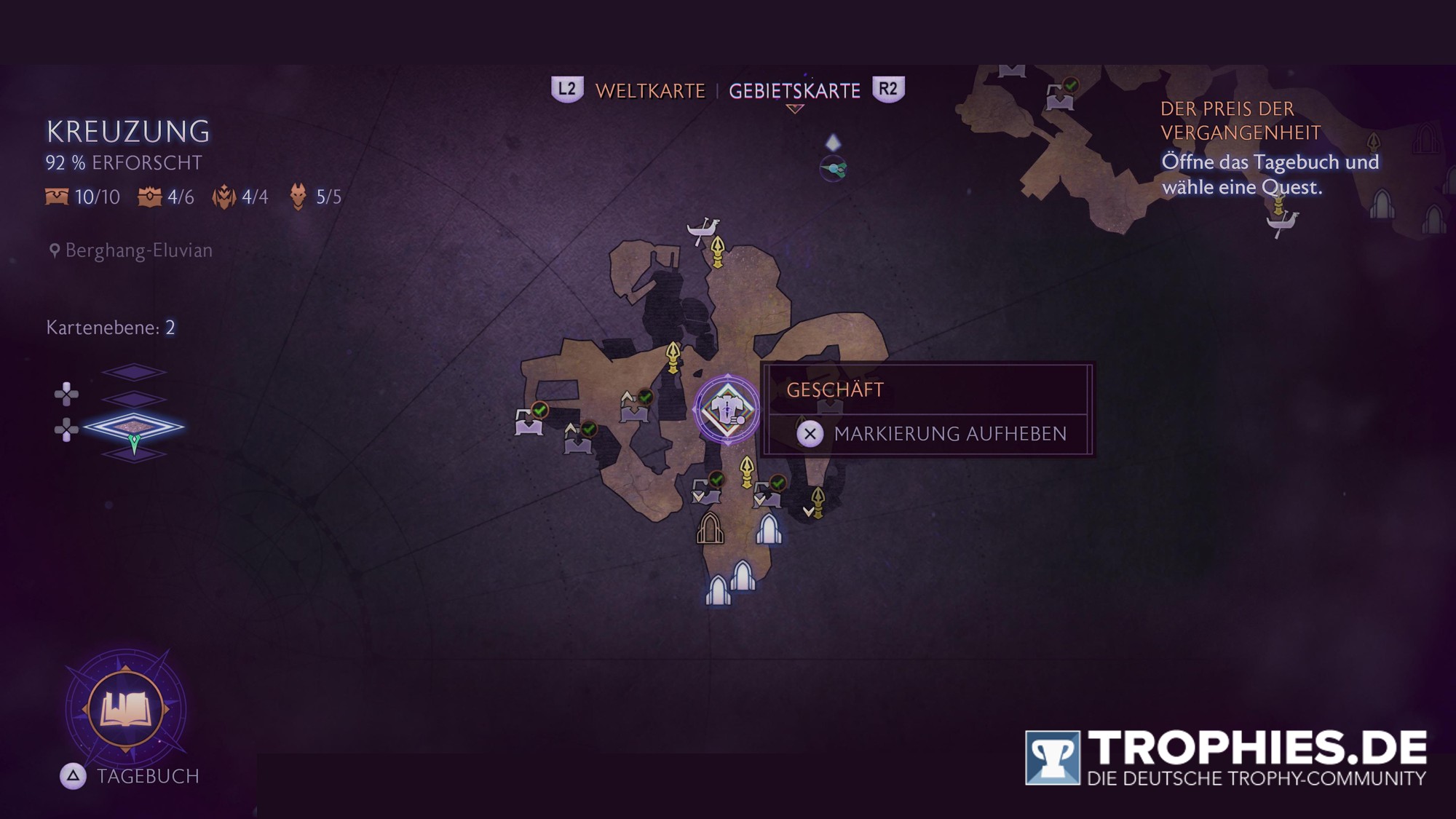Select the highlighted Geschäft shop marker
Viewport: 1456px width, 819px height.
tap(727, 409)
